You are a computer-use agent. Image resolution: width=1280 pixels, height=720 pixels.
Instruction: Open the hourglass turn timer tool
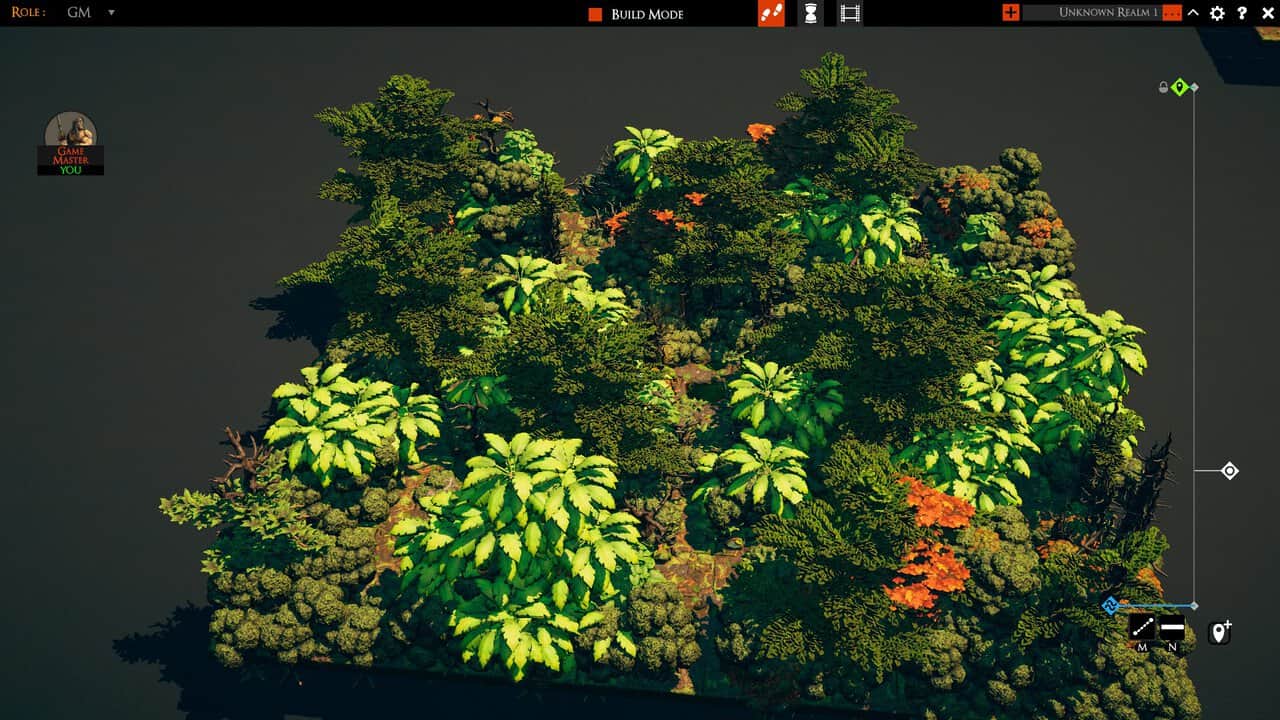click(809, 13)
